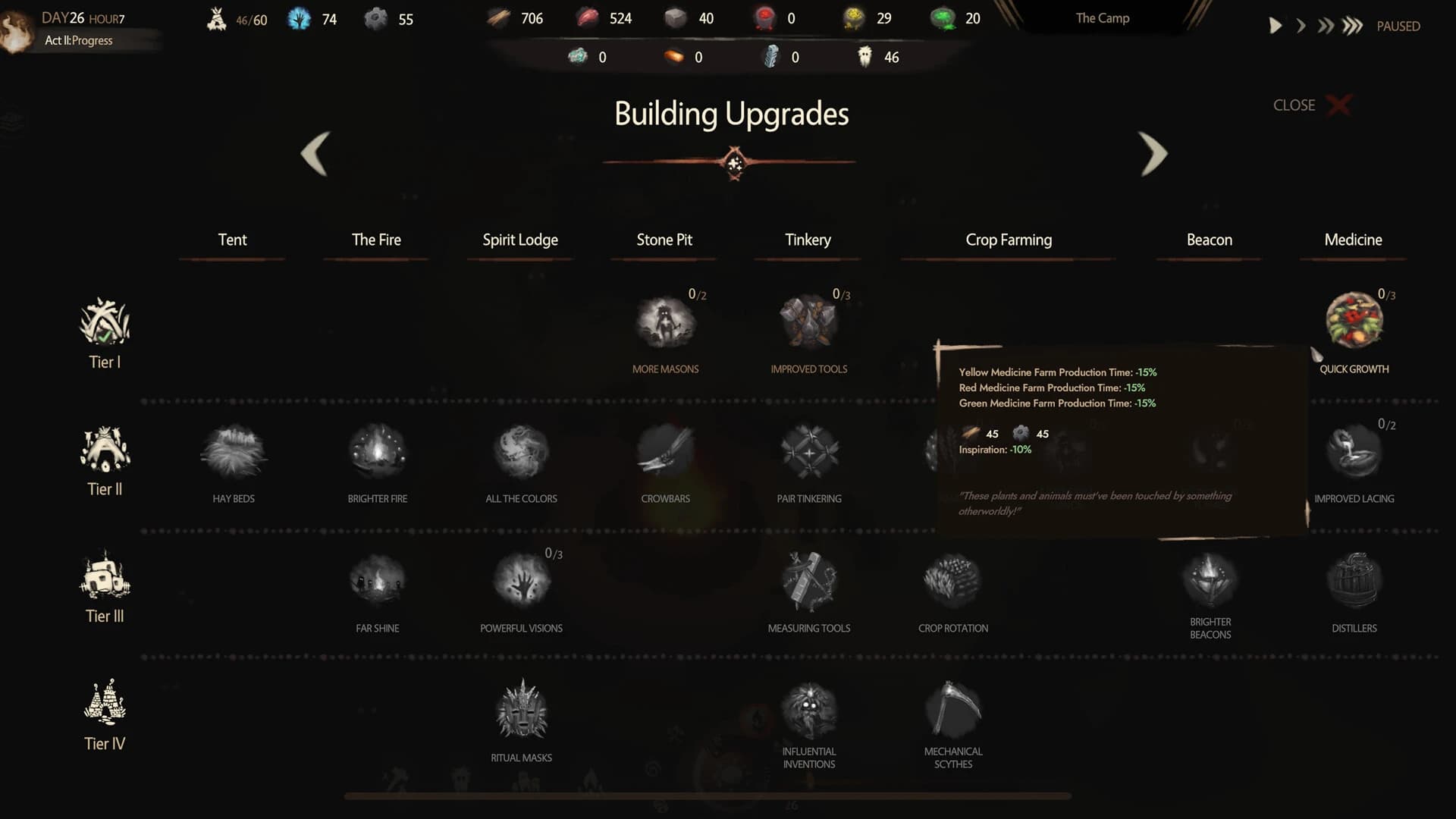Image resolution: width=1456 pixels, height=819 pixels.
Task: Choose the Ritual Masks Tier IV upgrade
Action: click(521, 709)
